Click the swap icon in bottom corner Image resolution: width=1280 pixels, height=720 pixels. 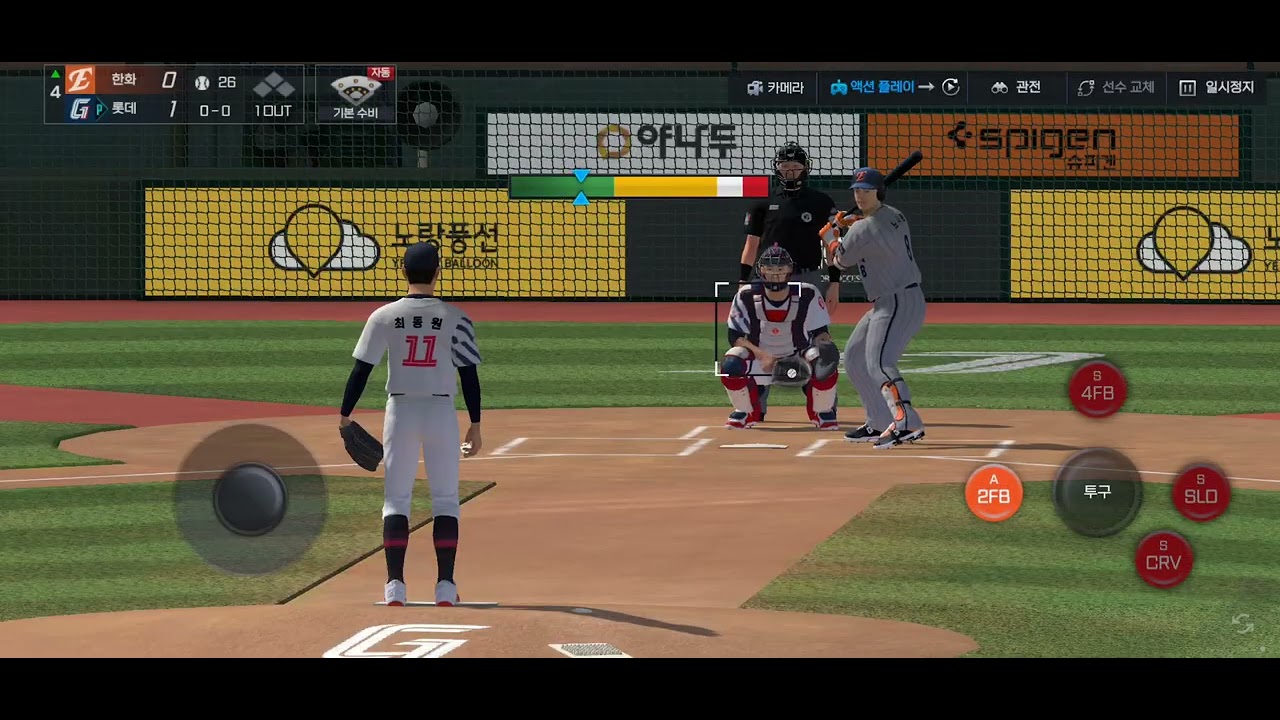1242,624
